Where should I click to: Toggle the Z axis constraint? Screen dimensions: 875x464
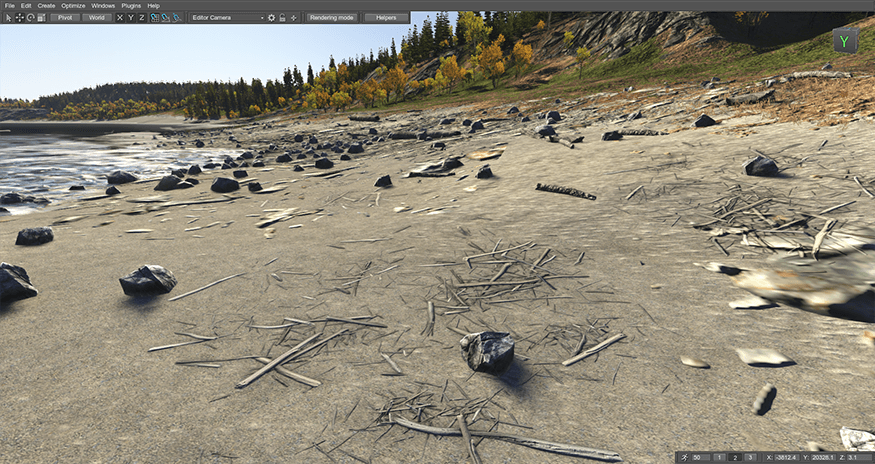pyautogui.click(x=142, y=18)
